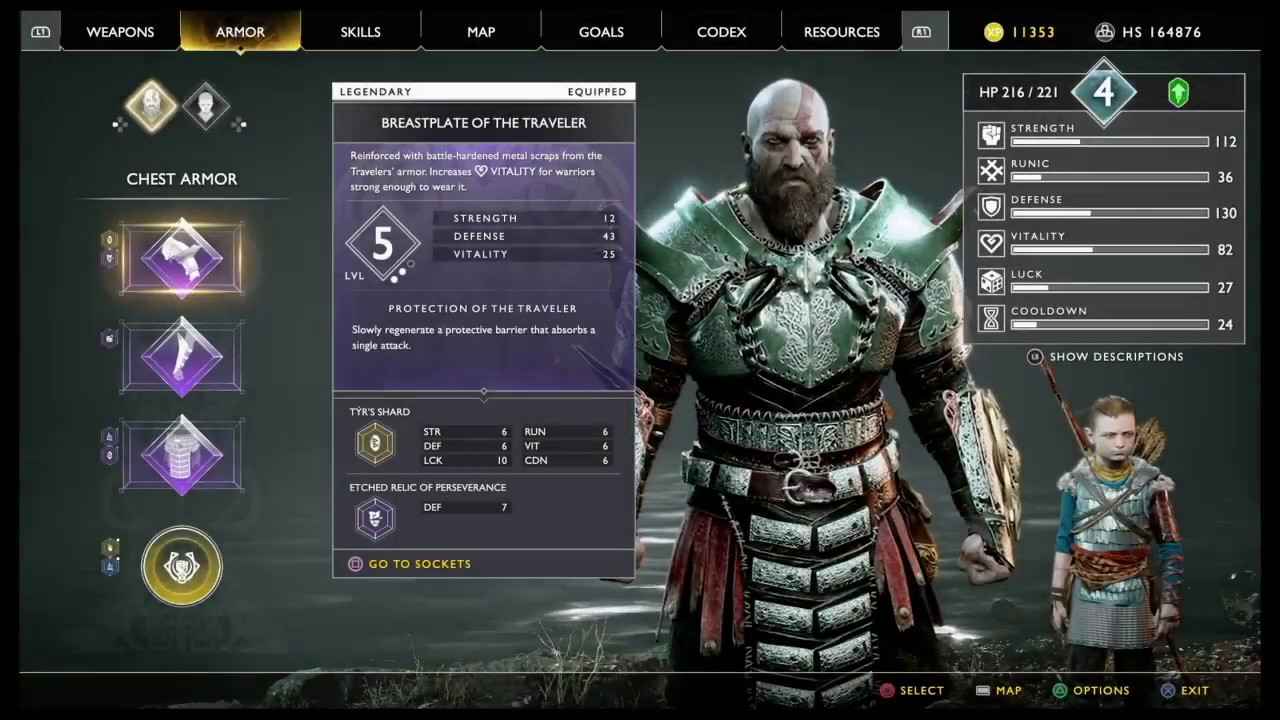Click the green health upgrade arrow icon
Viewport: 1280px width, 720px height.
coord(1178,92)
